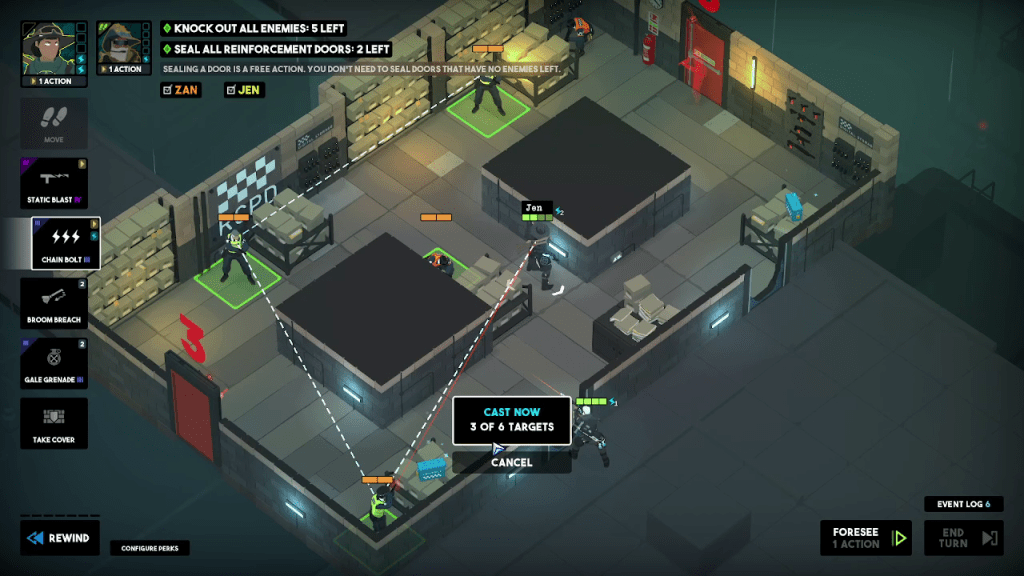Toggle the Zan character checkbox
The height and width of the screenshot is (576, 1024).
pyautogui.click(x=180, y=90)
